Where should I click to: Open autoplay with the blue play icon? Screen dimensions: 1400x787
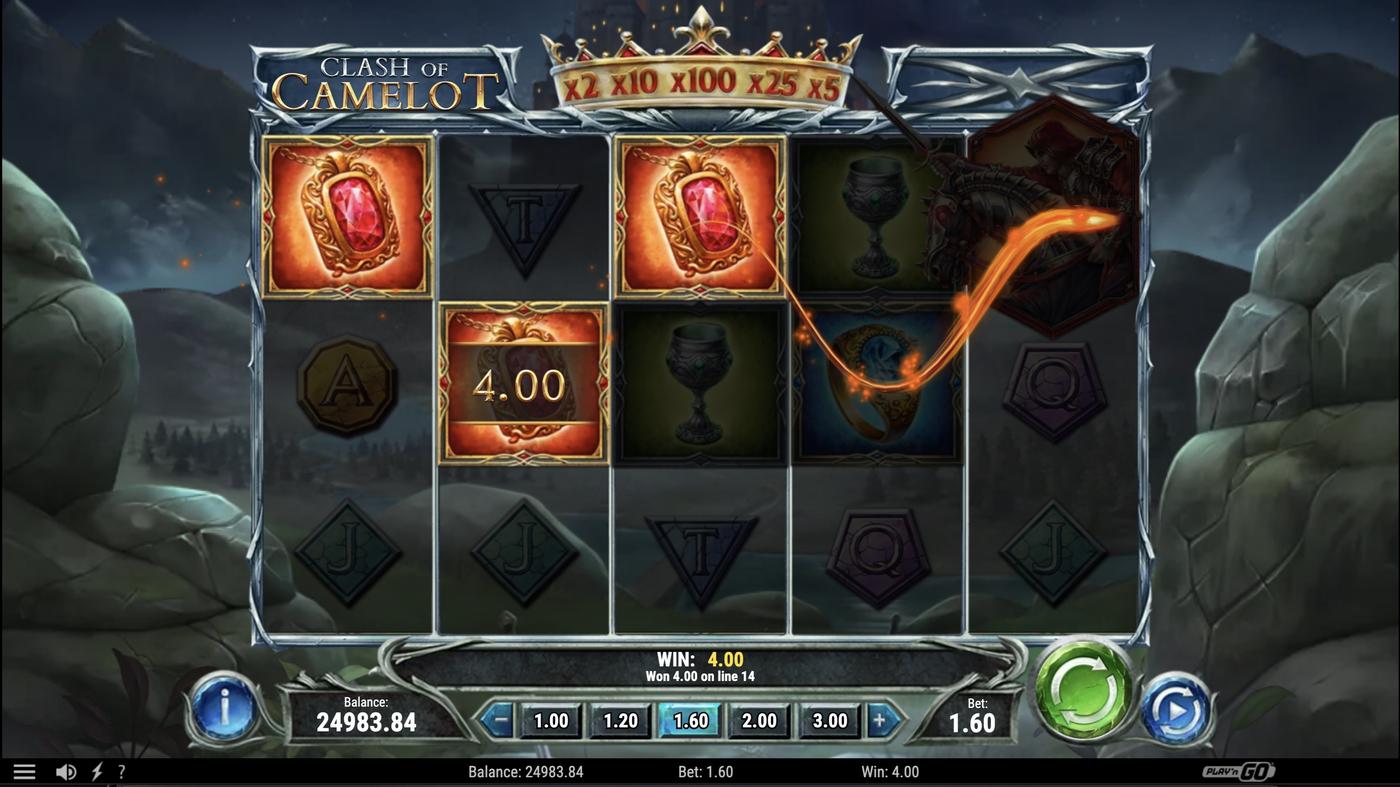(1178, 710)
